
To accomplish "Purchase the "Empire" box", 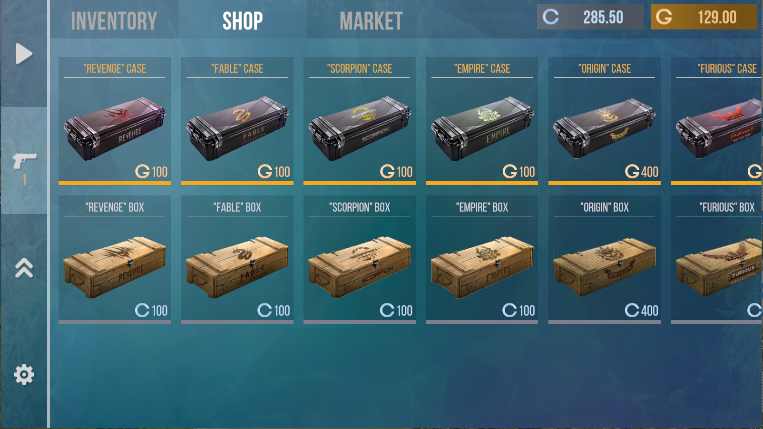I will click(483, 260).
